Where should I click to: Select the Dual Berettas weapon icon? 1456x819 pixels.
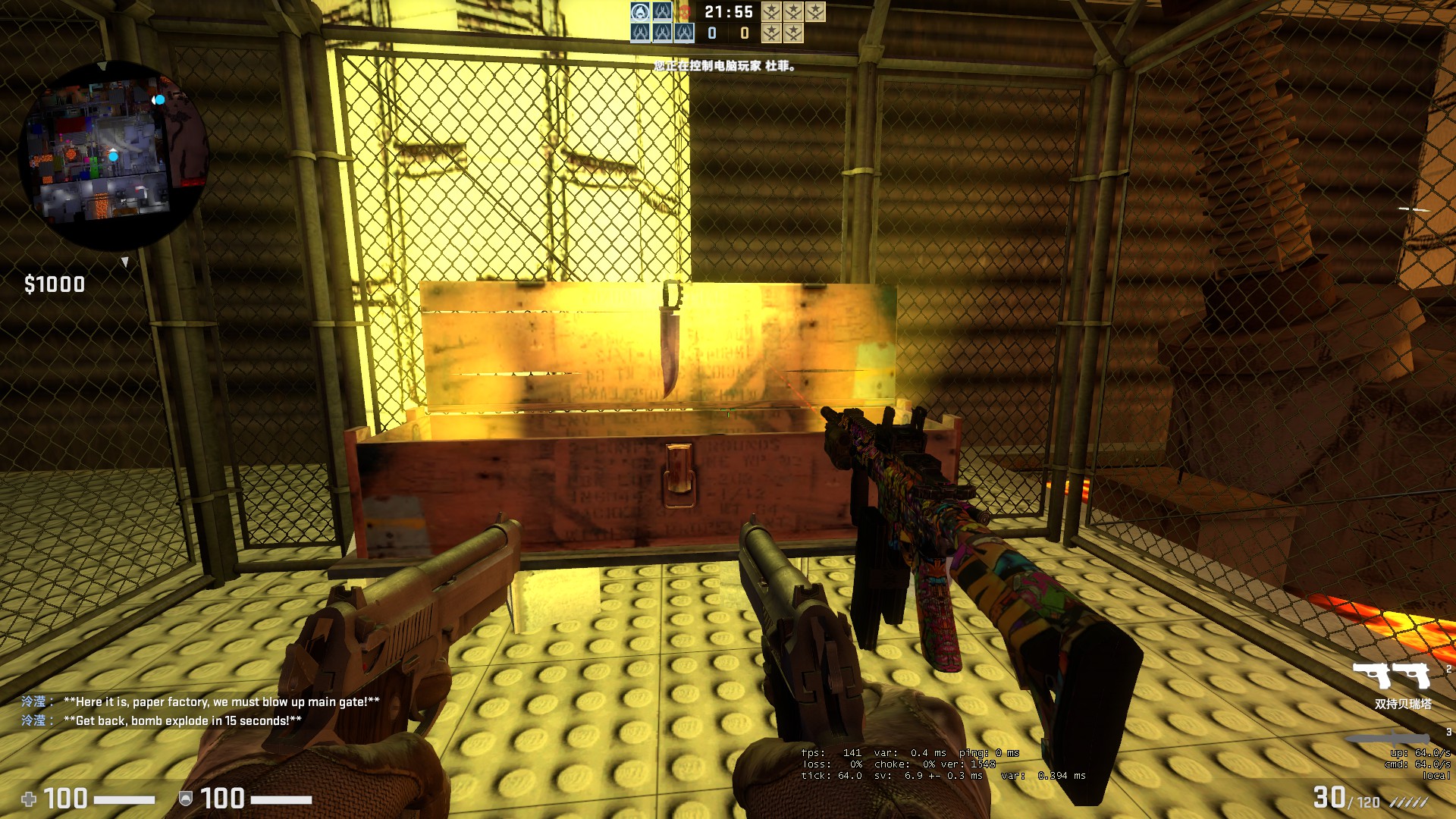1392,676
